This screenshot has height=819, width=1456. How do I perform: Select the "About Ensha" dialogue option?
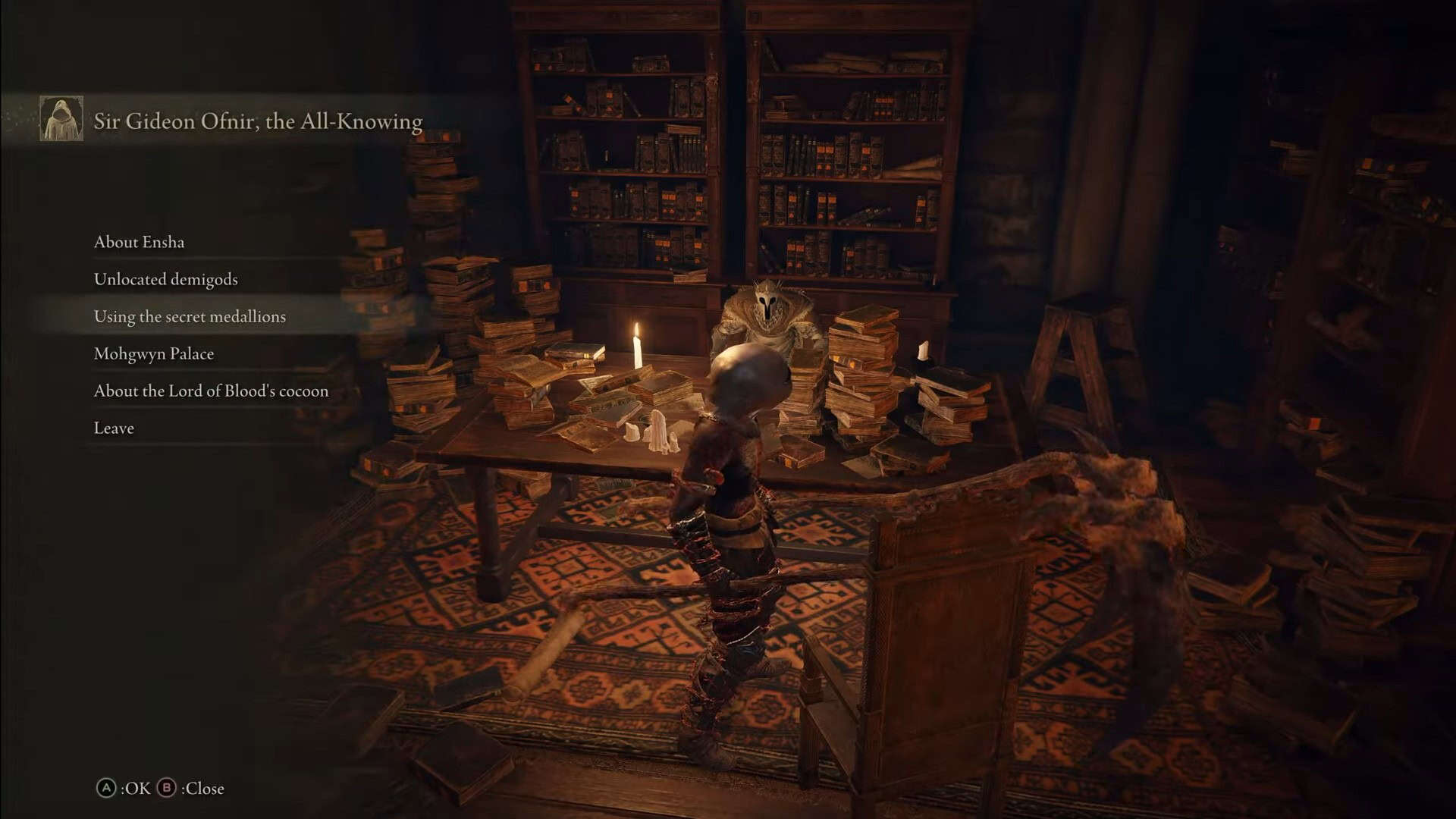tap(140, 242)
